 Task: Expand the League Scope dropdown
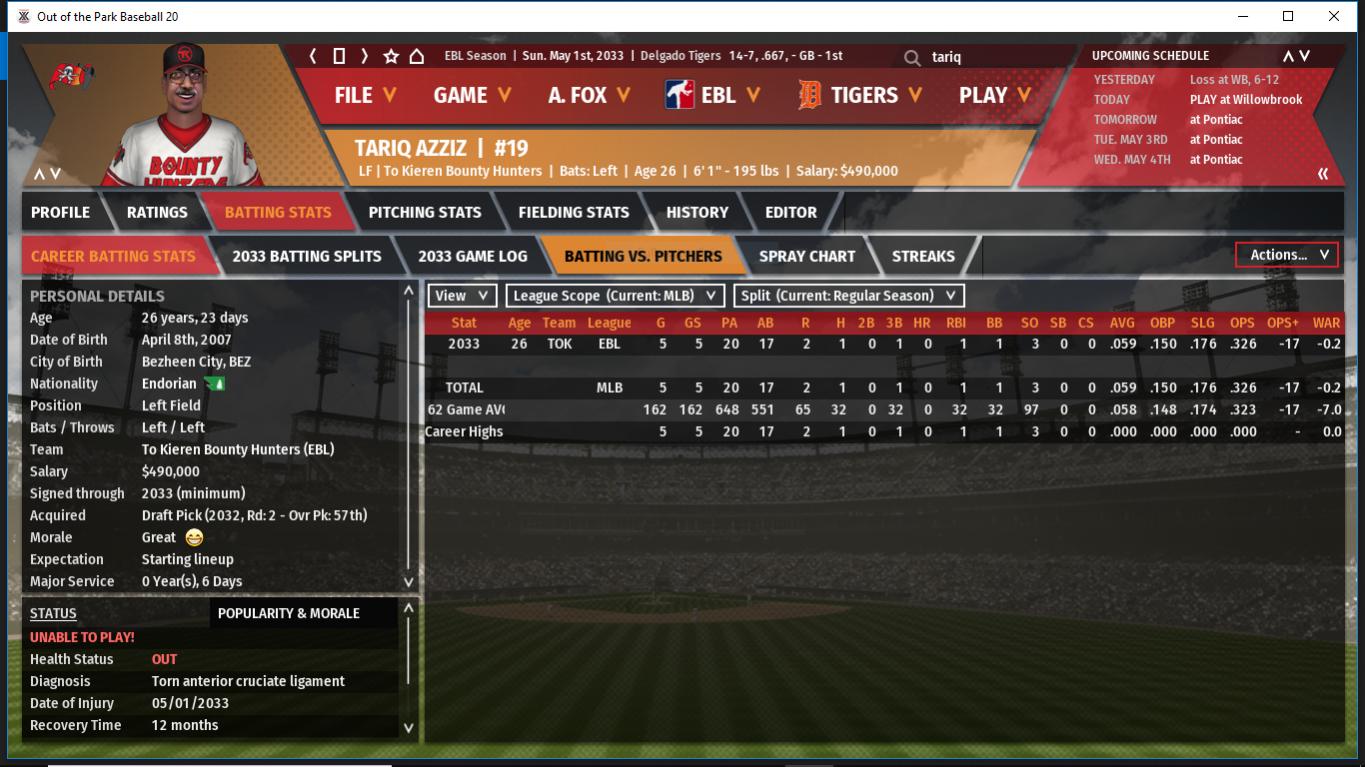point(615,296)
